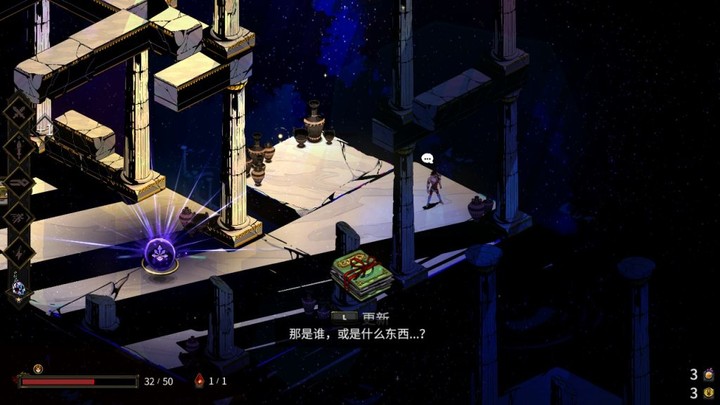This screenshot has height=405, width=720.
Task: Click the downward dagger special boon slot
Action: pos(20,147)
